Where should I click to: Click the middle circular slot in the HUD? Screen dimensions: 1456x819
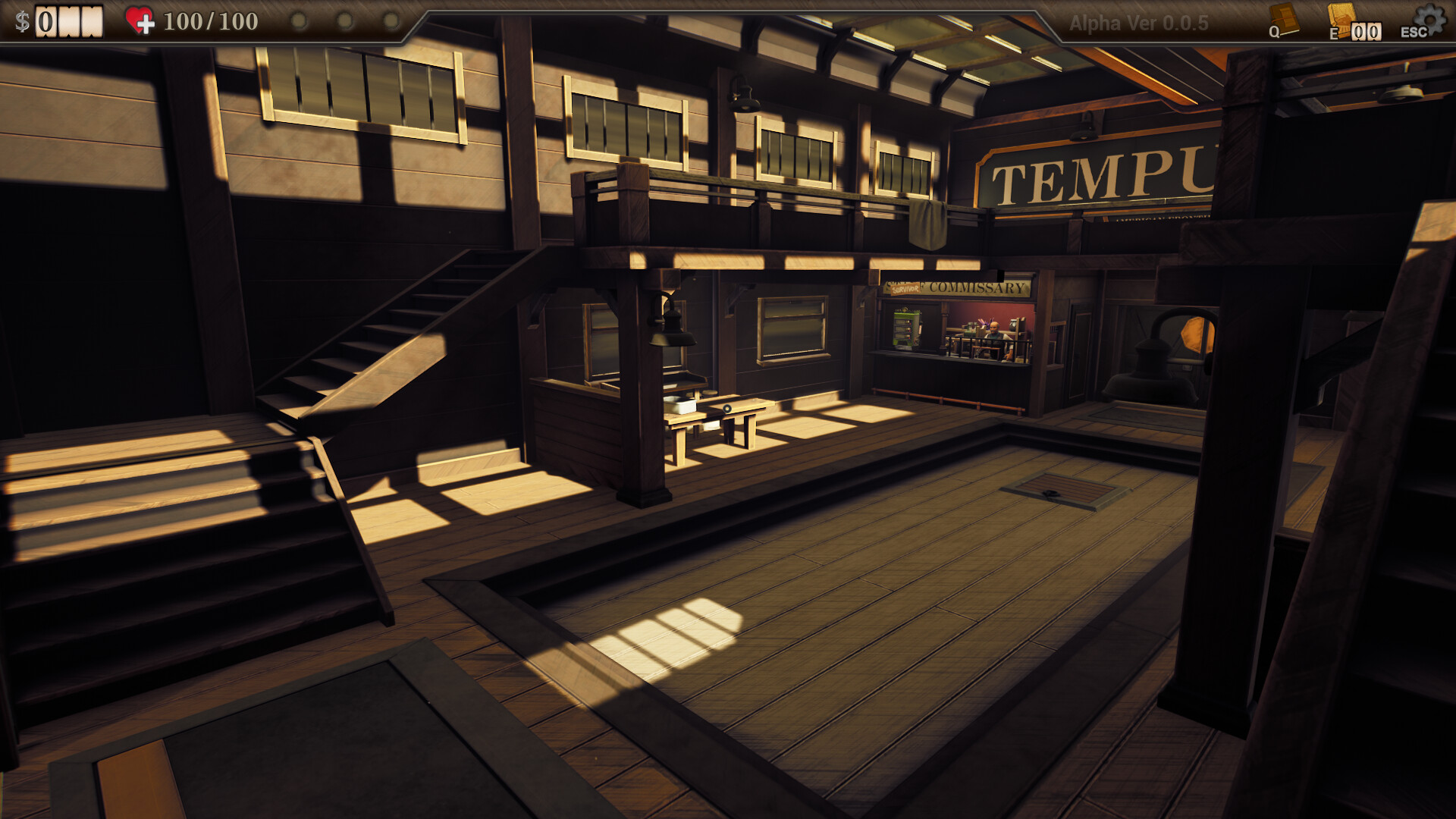coord(346,20)
